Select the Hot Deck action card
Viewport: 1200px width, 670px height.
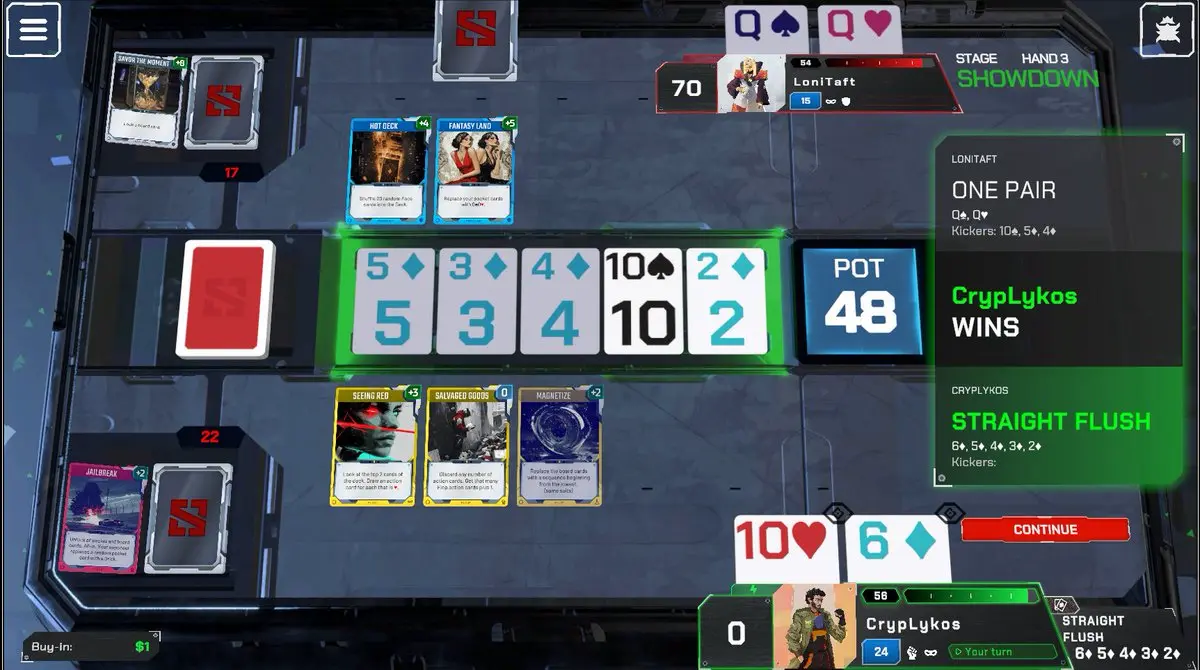coord(388,171)
